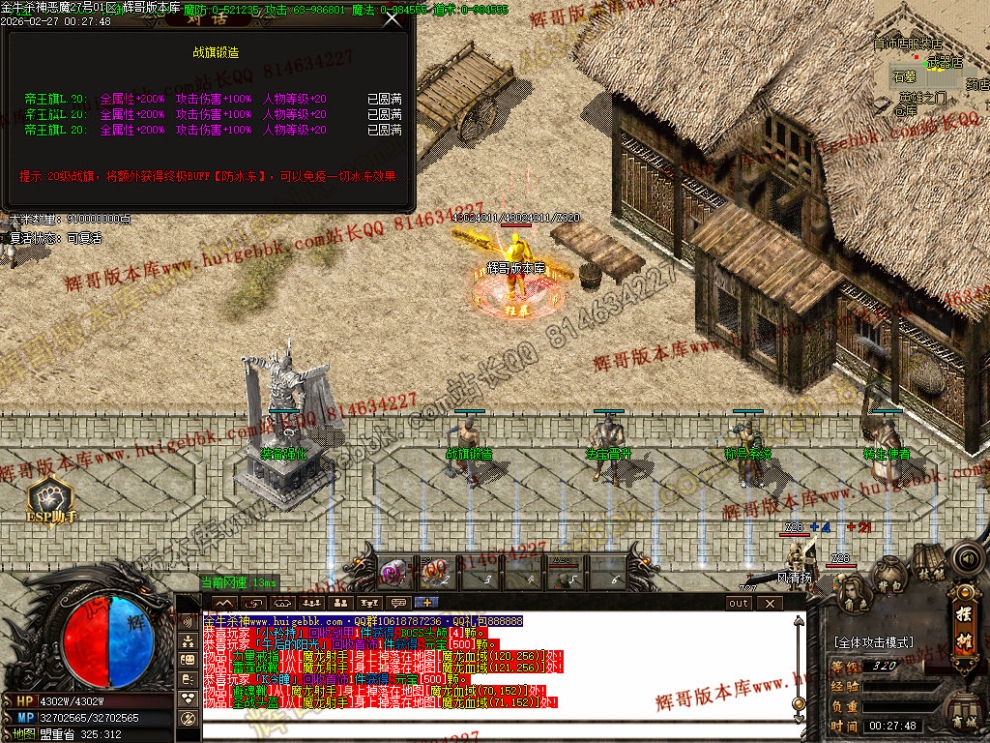Image resolution: width=990 pixels, height=743 pixels.
Task: Close the chat panel with its X
Action: [769, 603]
